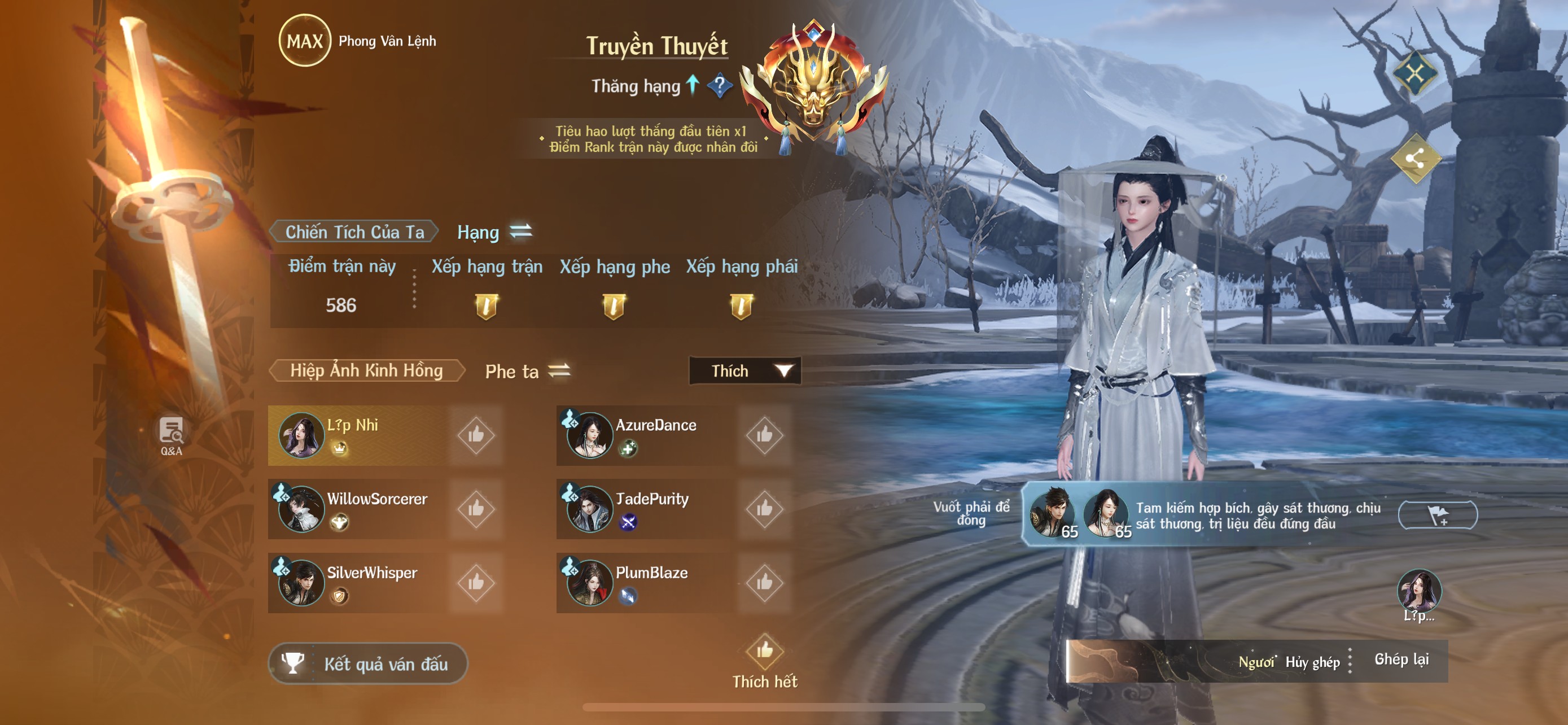Image resolution: width=1568 pixels, height=725 pixels.
Task: Share the match result
Action: point(1415,159)
